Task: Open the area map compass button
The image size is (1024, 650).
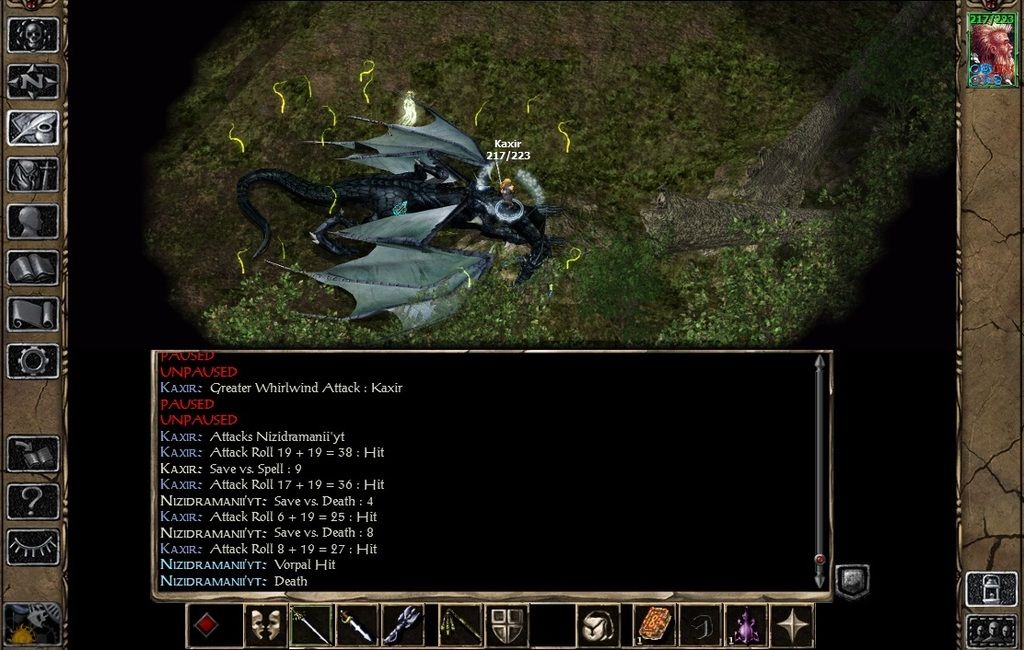Action: pos(33,81)
